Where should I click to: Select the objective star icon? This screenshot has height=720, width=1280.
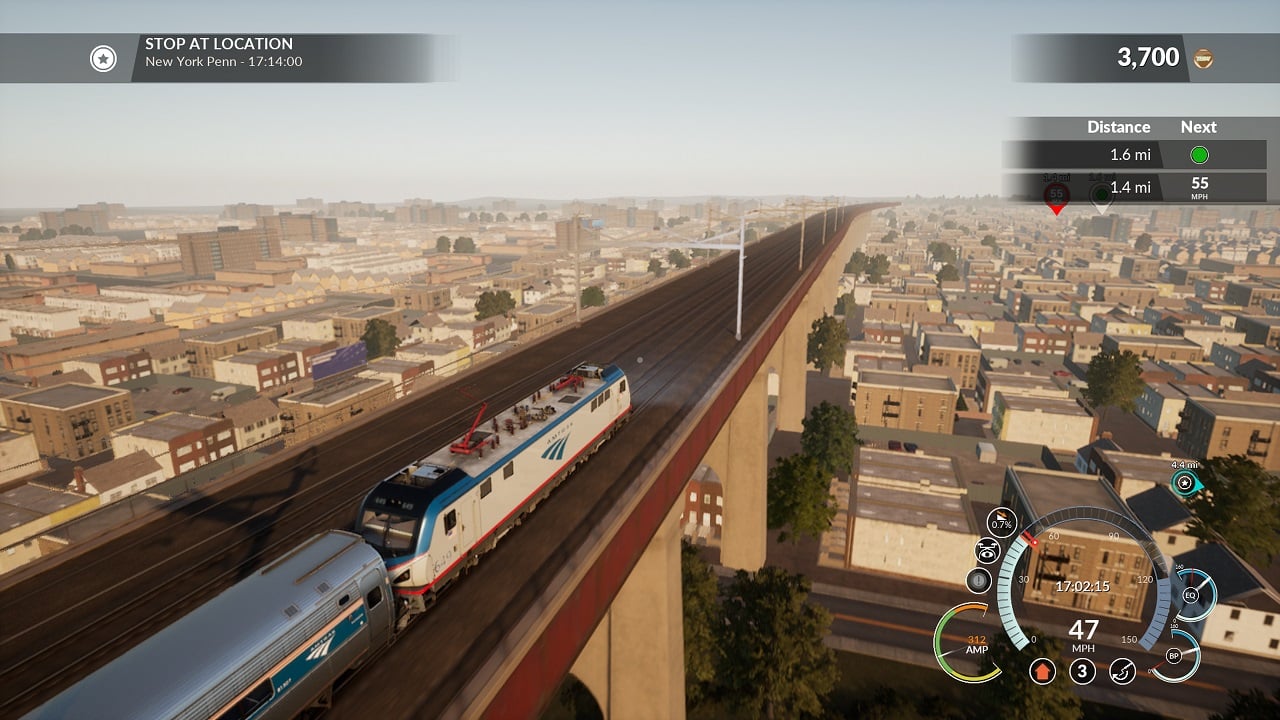click(103, 59)
